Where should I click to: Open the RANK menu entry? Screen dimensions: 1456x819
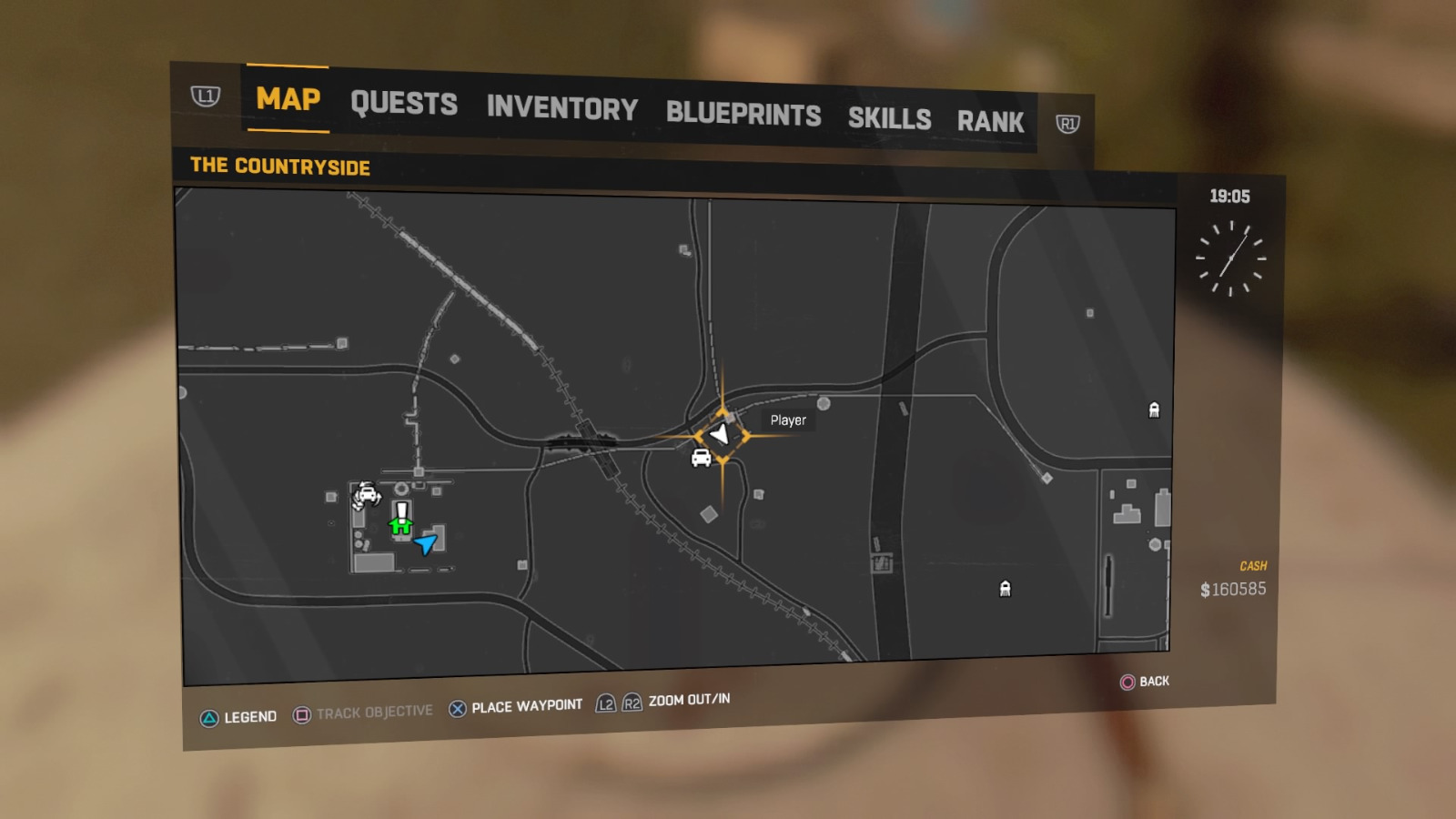[x=991, y=121]
